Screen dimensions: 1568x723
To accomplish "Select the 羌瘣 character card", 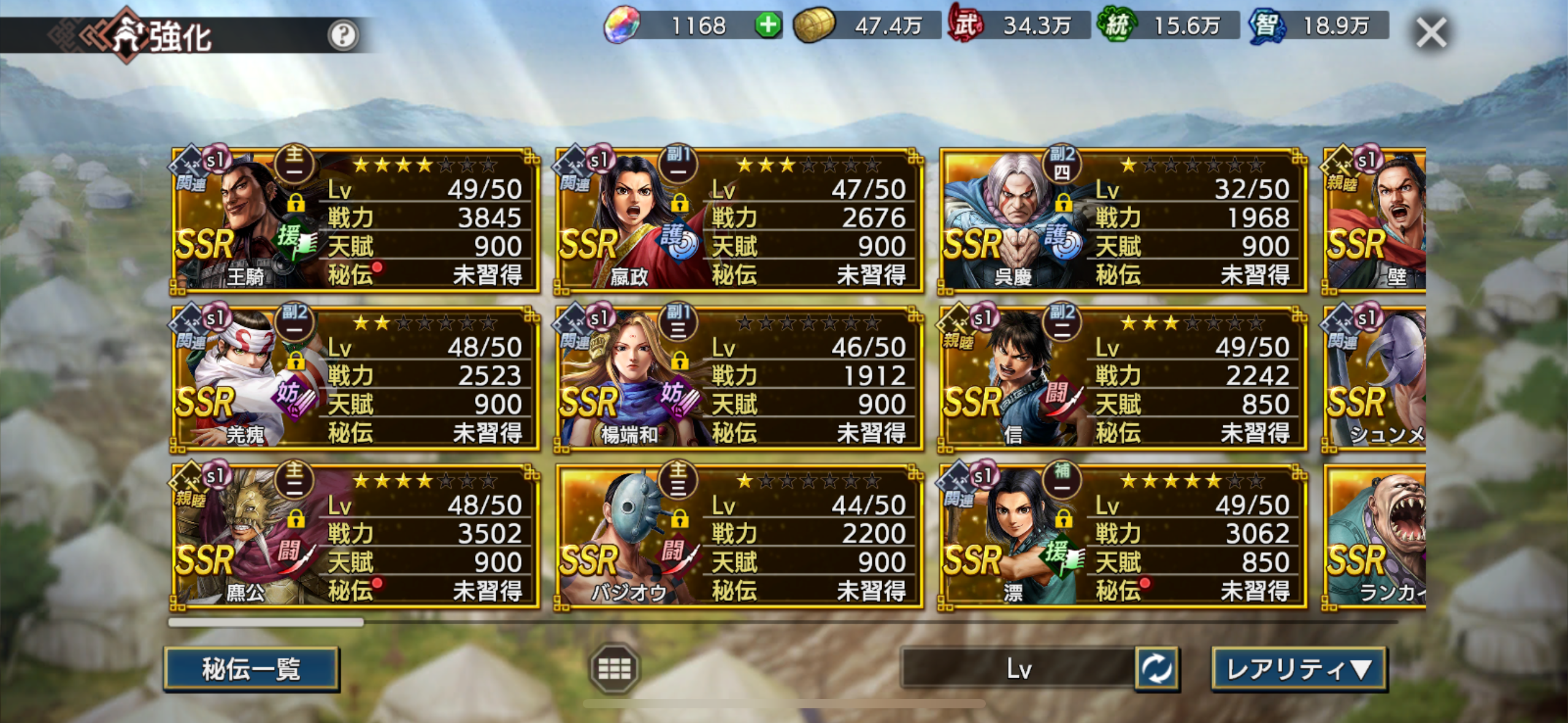I will [355, 378].
